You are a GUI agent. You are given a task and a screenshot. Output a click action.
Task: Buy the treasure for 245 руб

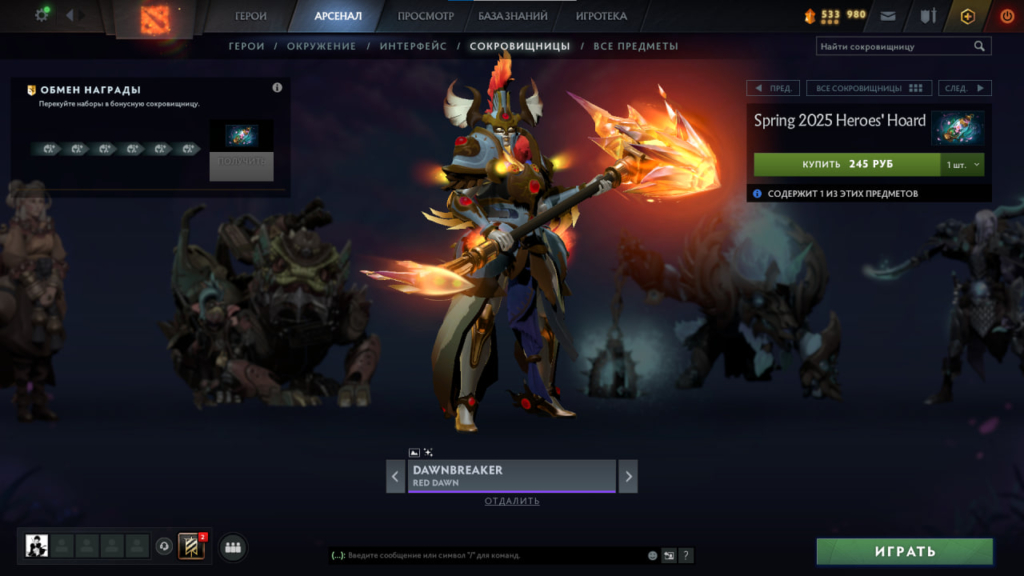point(847,163)
